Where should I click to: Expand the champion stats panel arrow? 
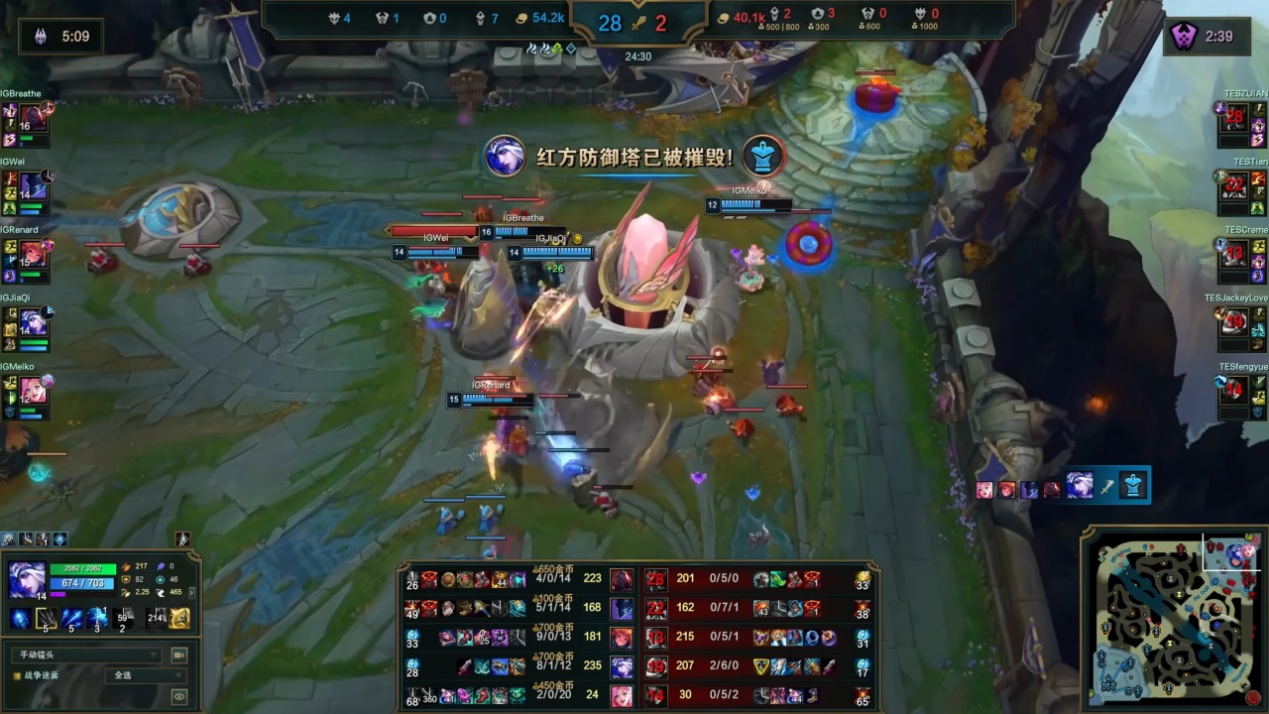[192, 592]
